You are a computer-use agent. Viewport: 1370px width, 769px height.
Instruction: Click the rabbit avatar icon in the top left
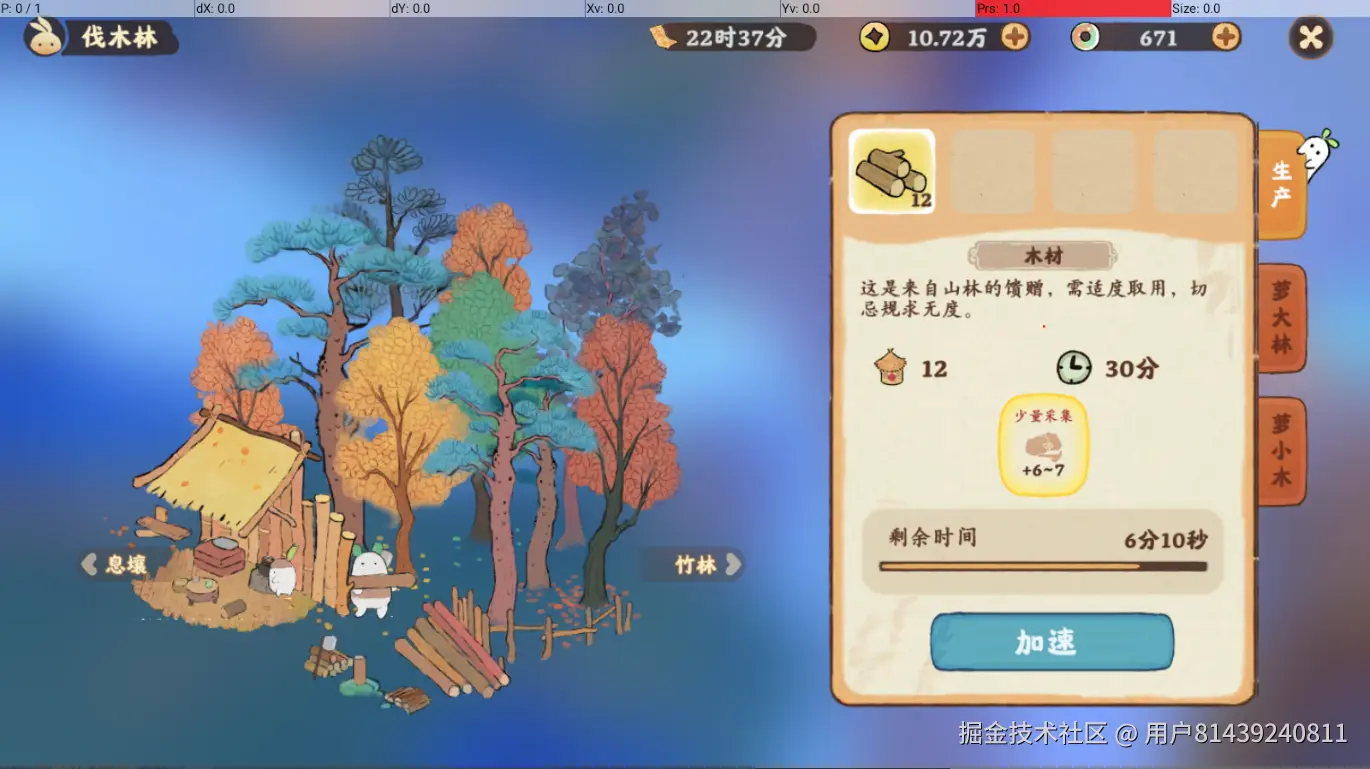coord(44,38)
